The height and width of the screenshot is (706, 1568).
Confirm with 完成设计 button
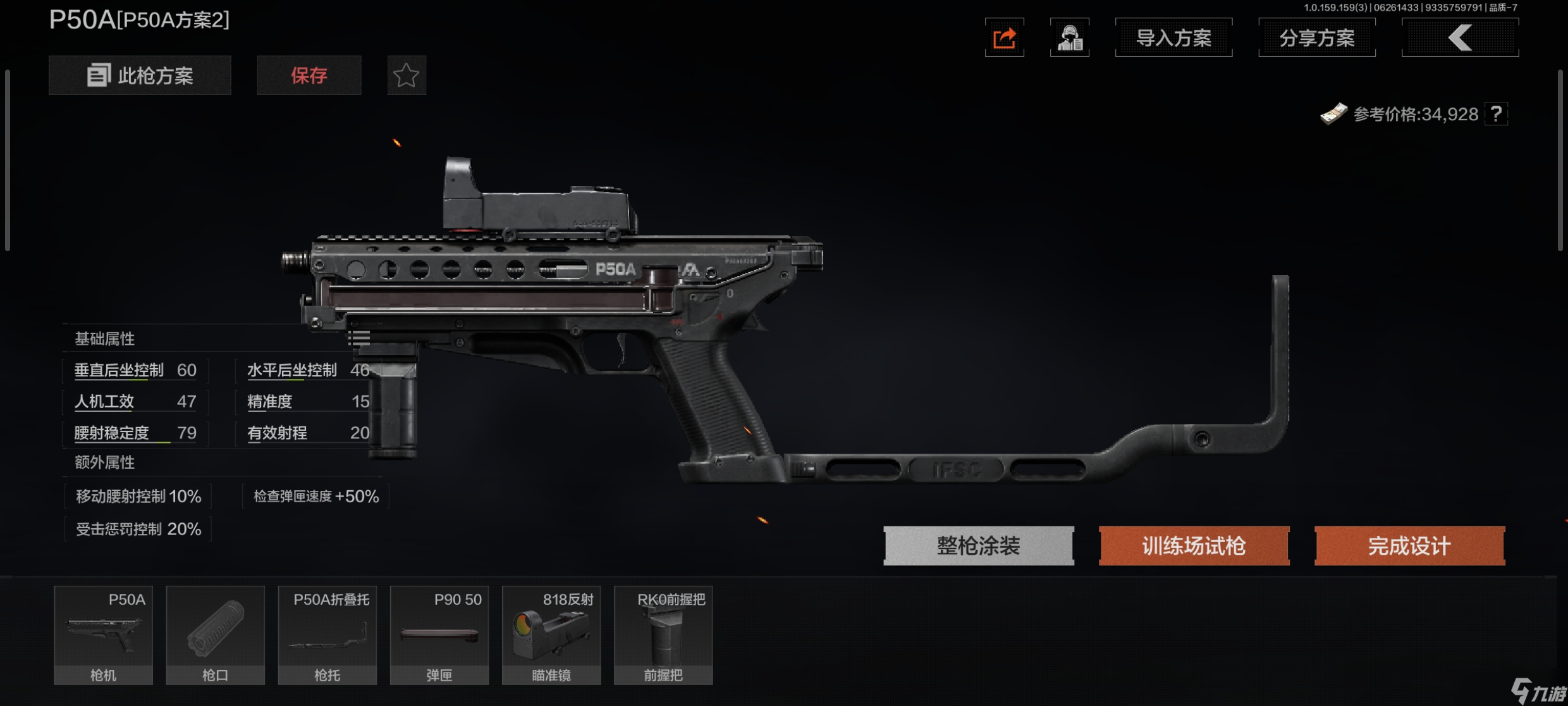(1409, 545)
